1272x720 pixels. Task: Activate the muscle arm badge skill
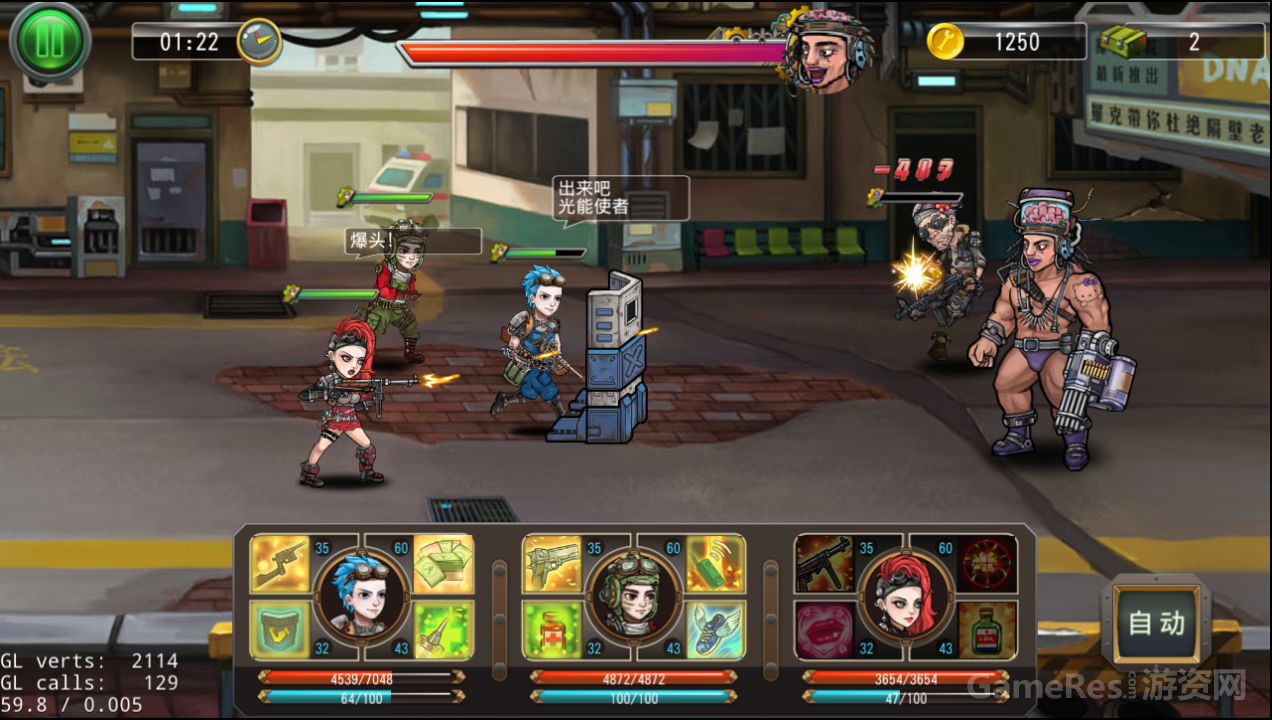pos(279,629)
